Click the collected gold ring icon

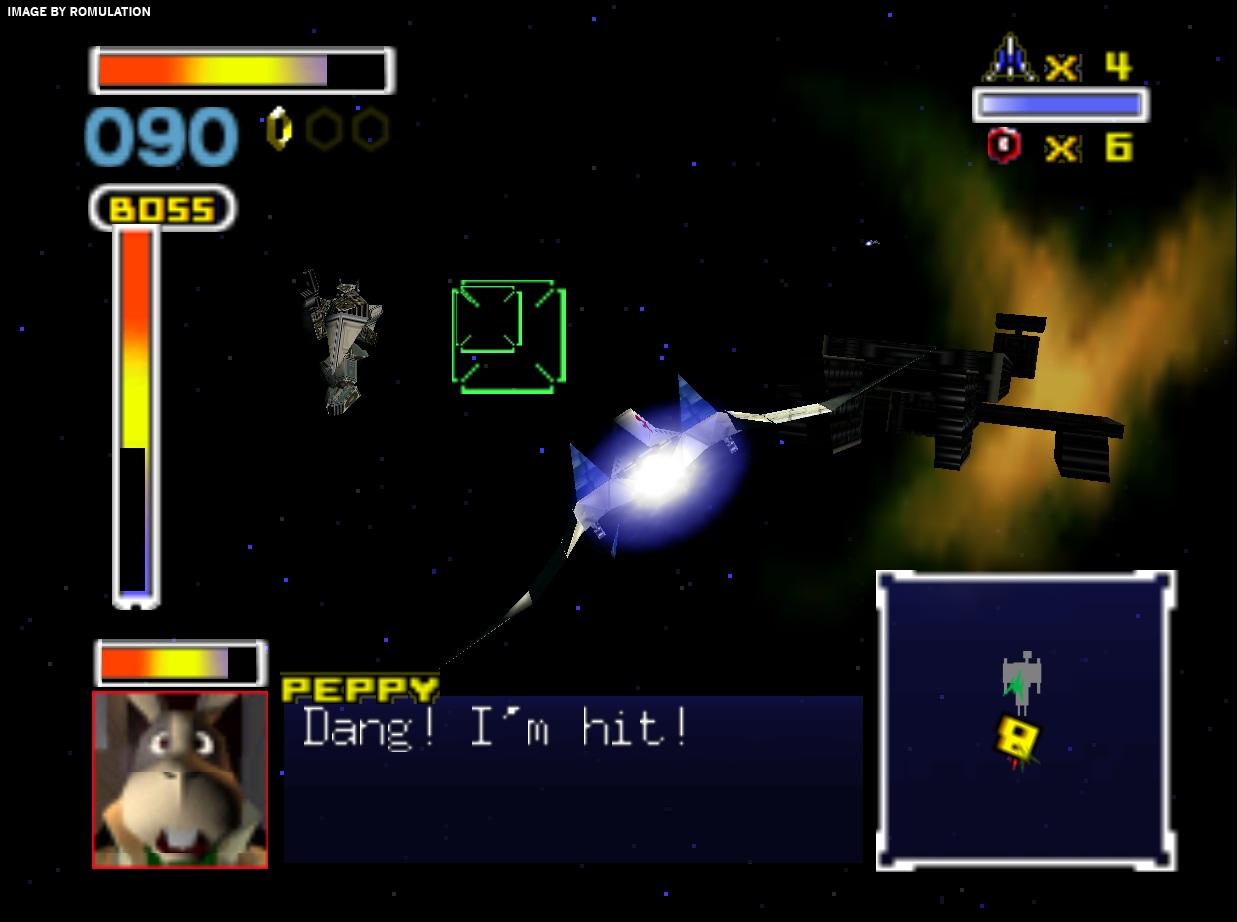[279, 129]
